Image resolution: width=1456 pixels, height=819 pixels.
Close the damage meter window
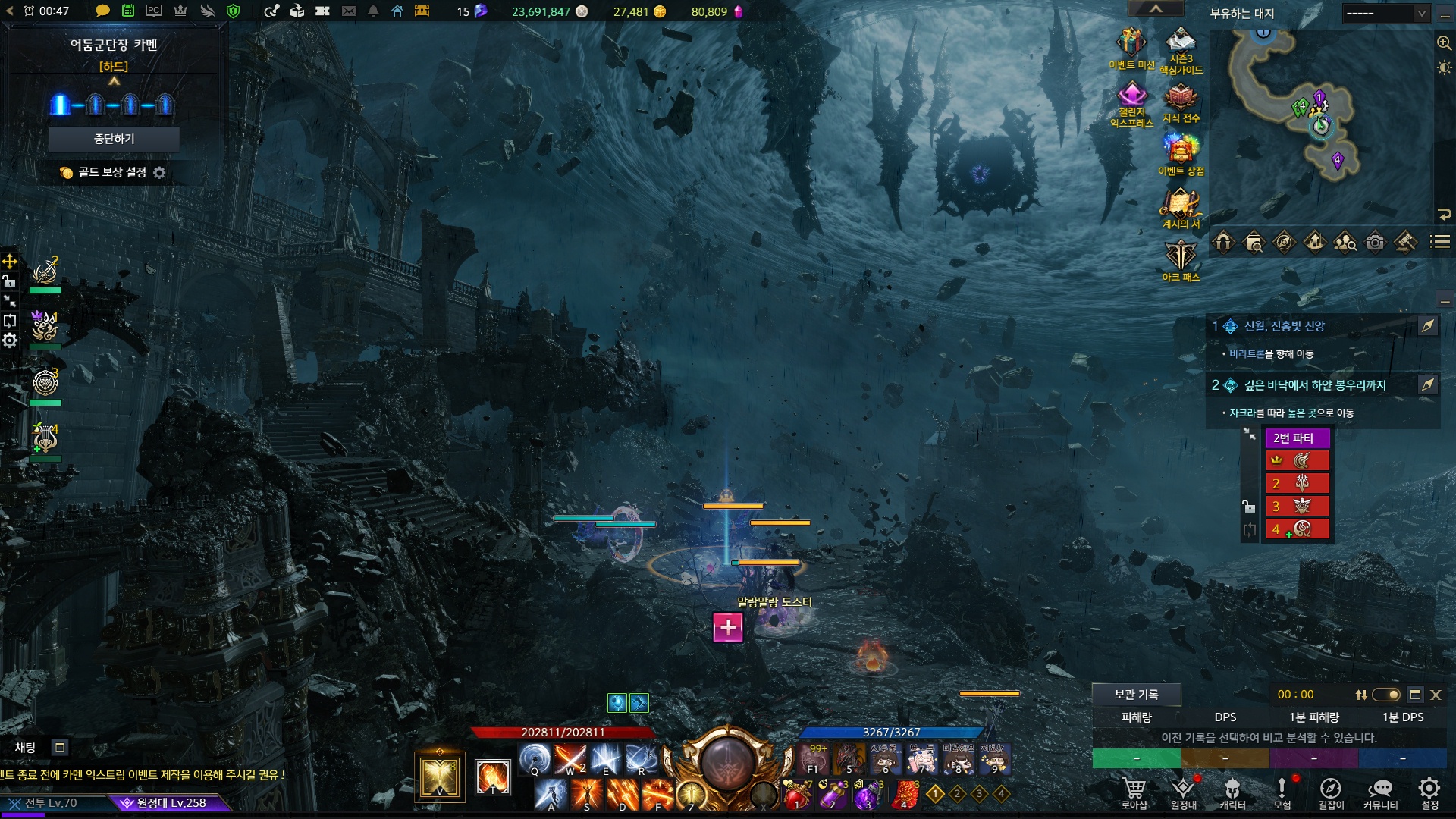click(x=1436, y=695)
